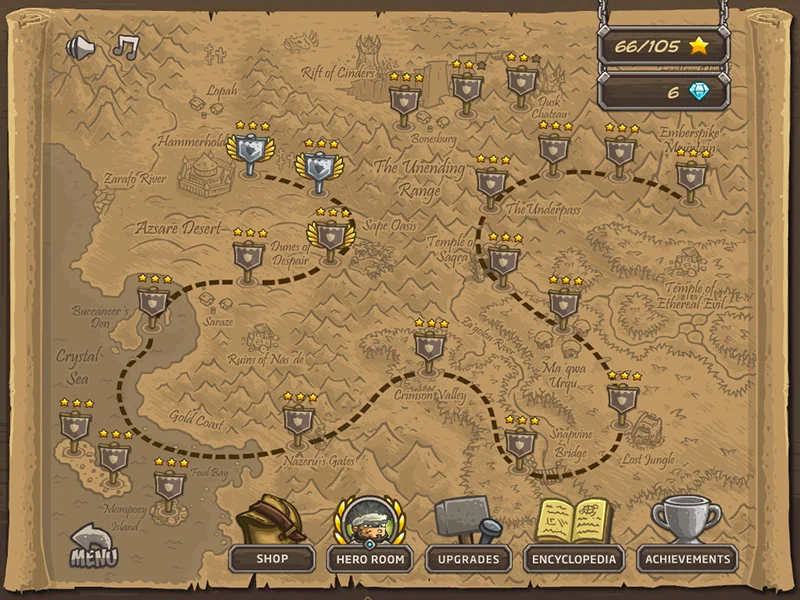View the Achievements trophy
This screenshot has width=800, height=600.
click(688, 558)
